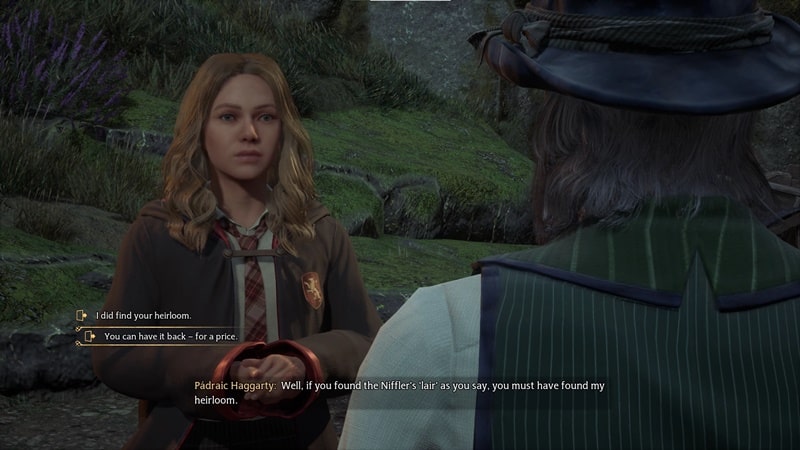The image size is (800, 450).
Task: Choose "I did find your heirloom." reply
Action: pos(142,316)
